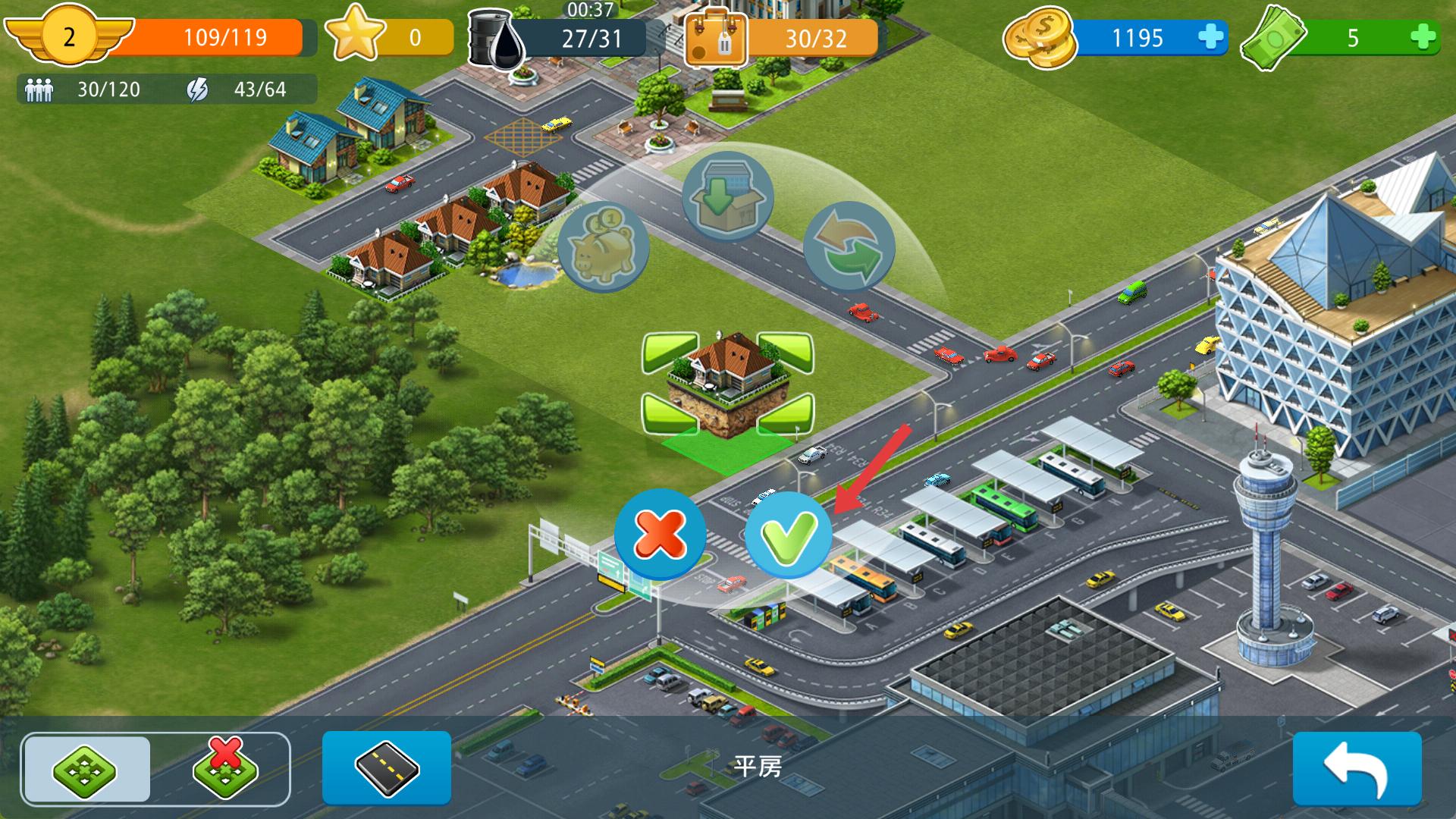This screenshot has height=819, width=1456.
Task: Go back with the white arrow button
Action: pos(1357,767)
